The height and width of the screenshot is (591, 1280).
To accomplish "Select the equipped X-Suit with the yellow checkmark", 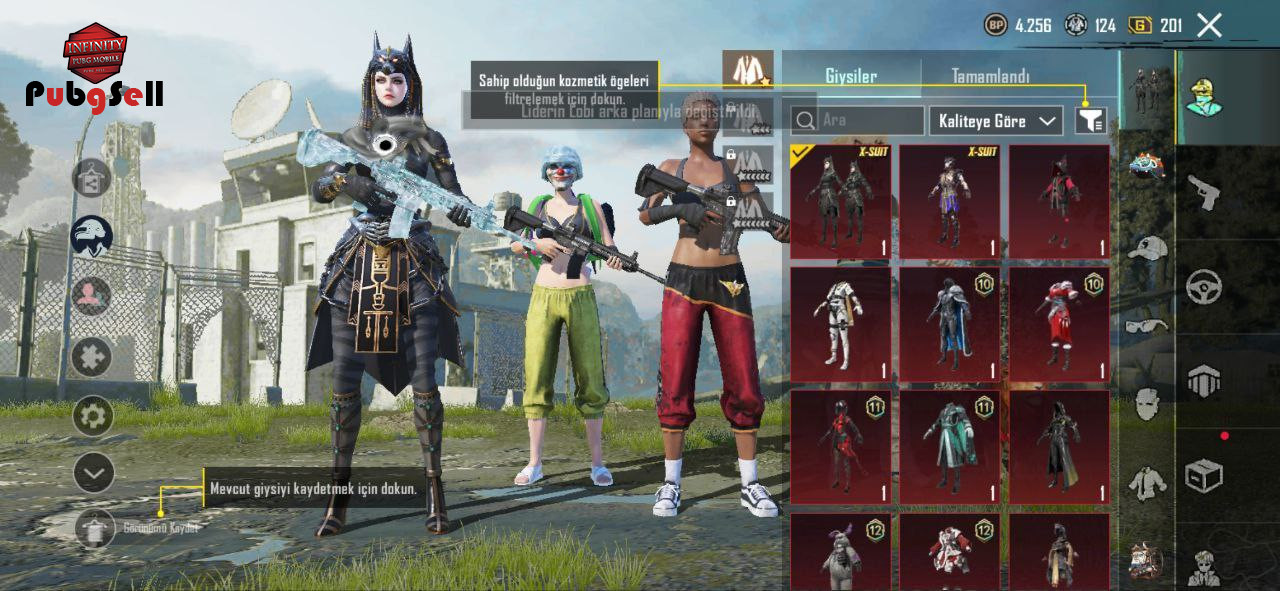I will (840, 202).
